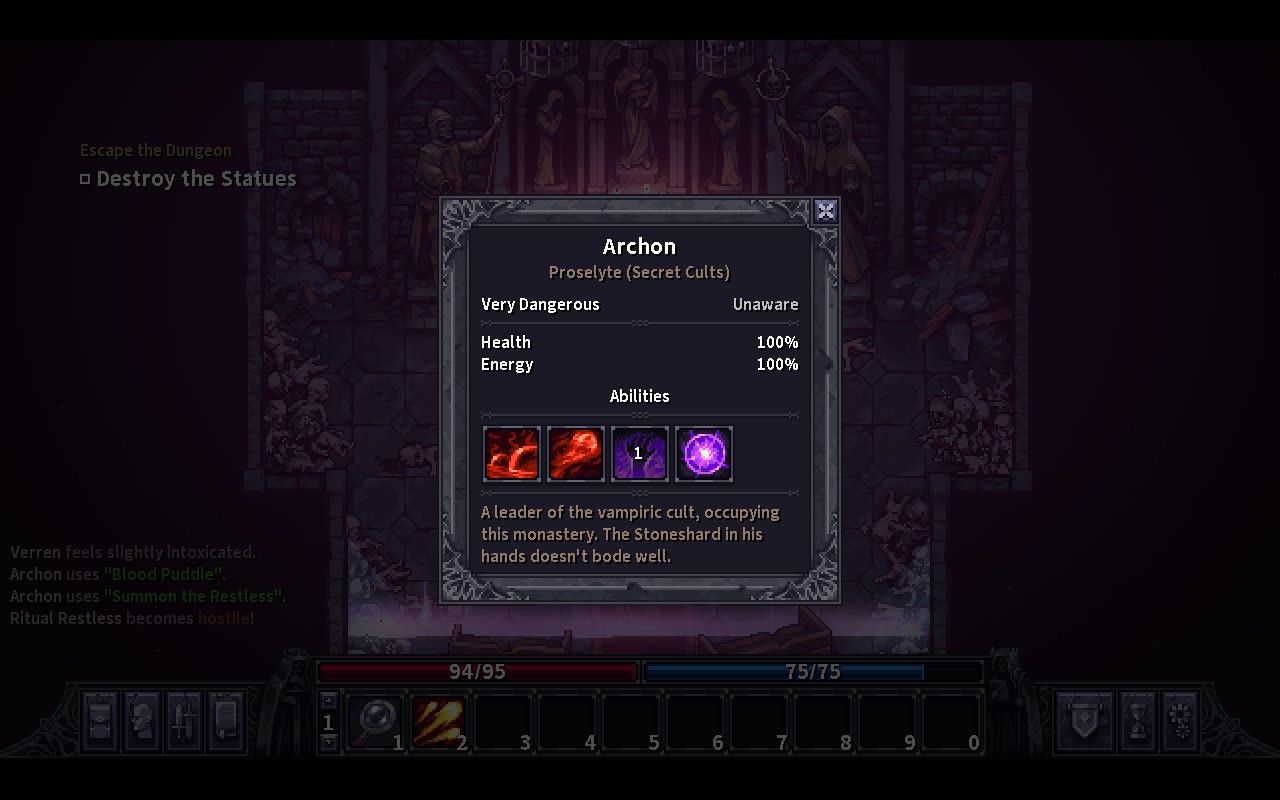This screenshot has width=1280, height=800.
Task: Open the crossed swords abilities icon
Action: click(182, 720)
